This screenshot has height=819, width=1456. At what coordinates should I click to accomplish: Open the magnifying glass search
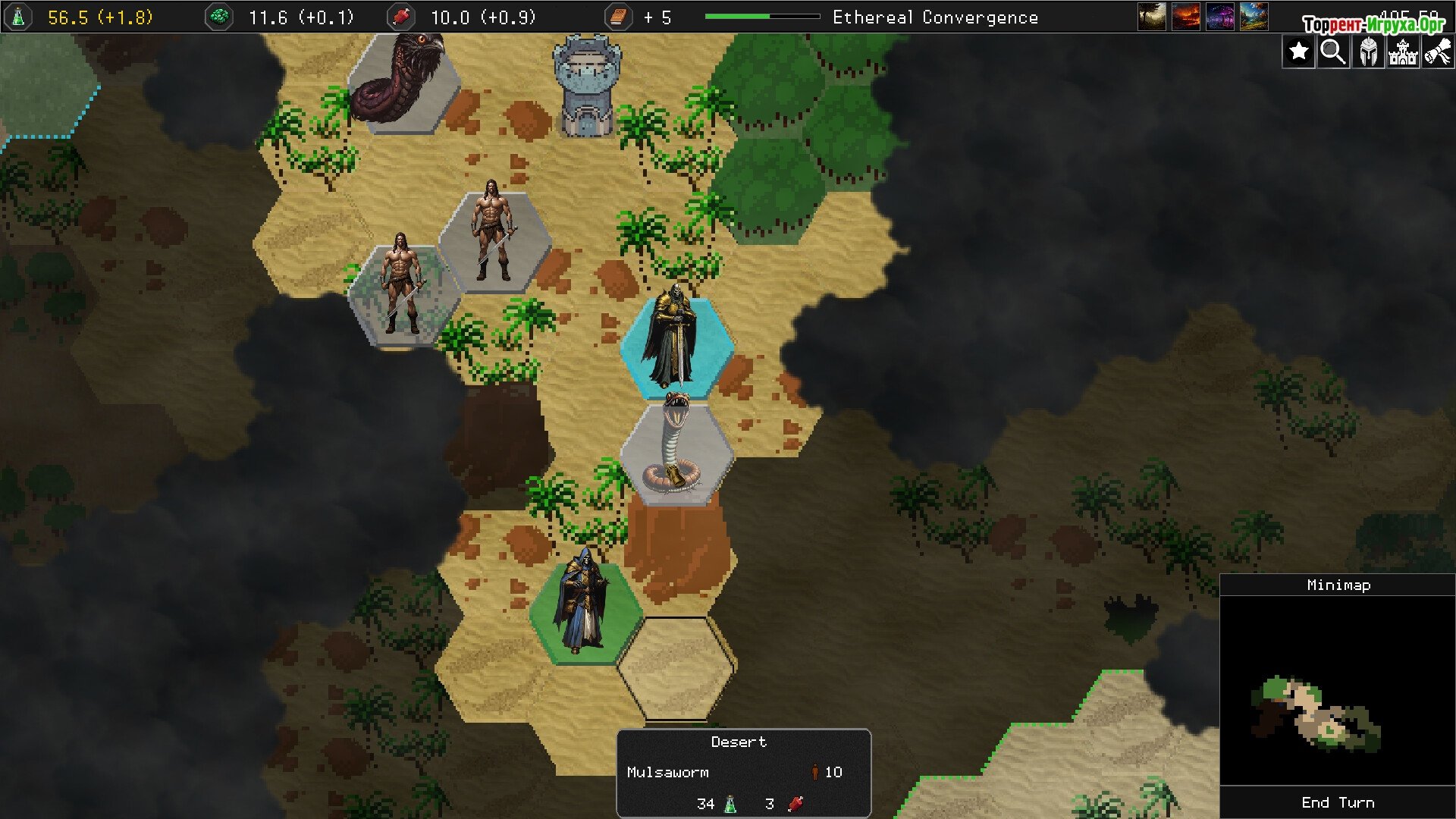1333,52
